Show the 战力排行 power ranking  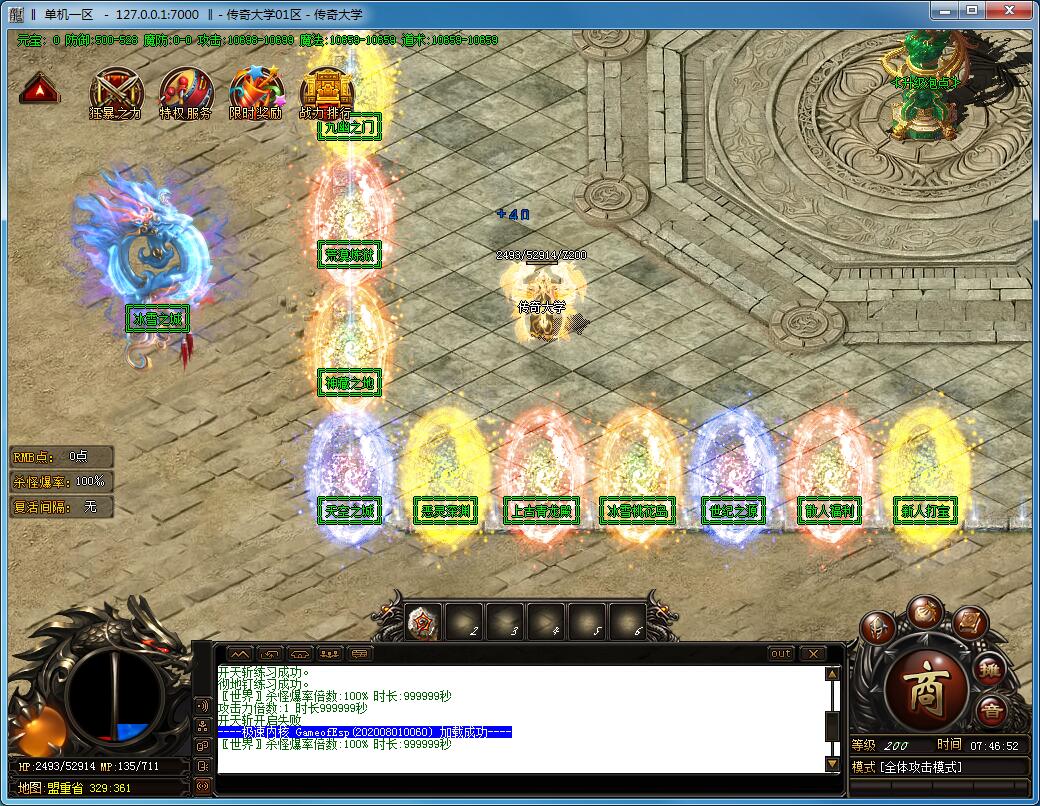click(x=325, y=90)
